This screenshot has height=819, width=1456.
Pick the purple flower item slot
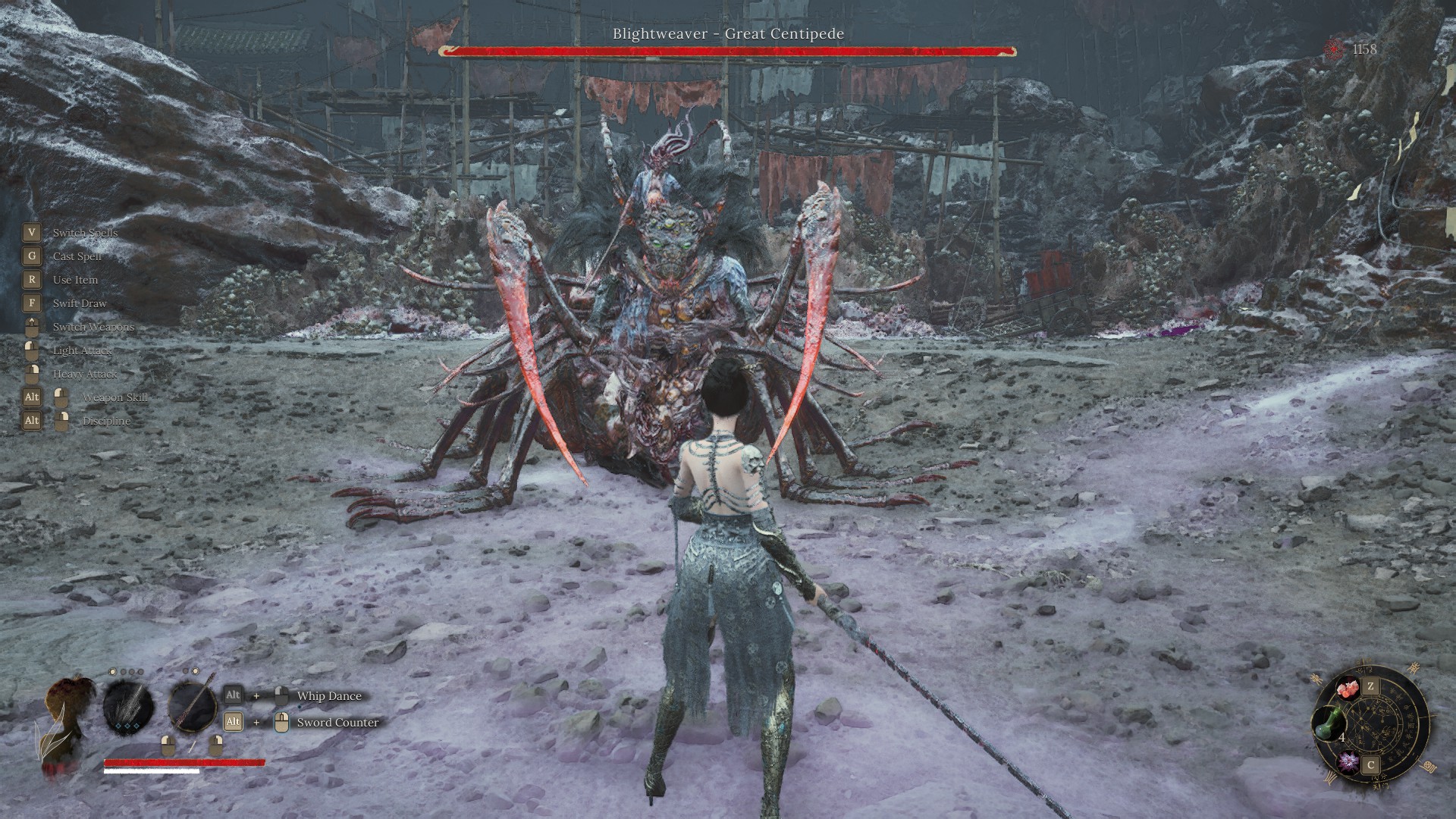tap(1348, 761)
